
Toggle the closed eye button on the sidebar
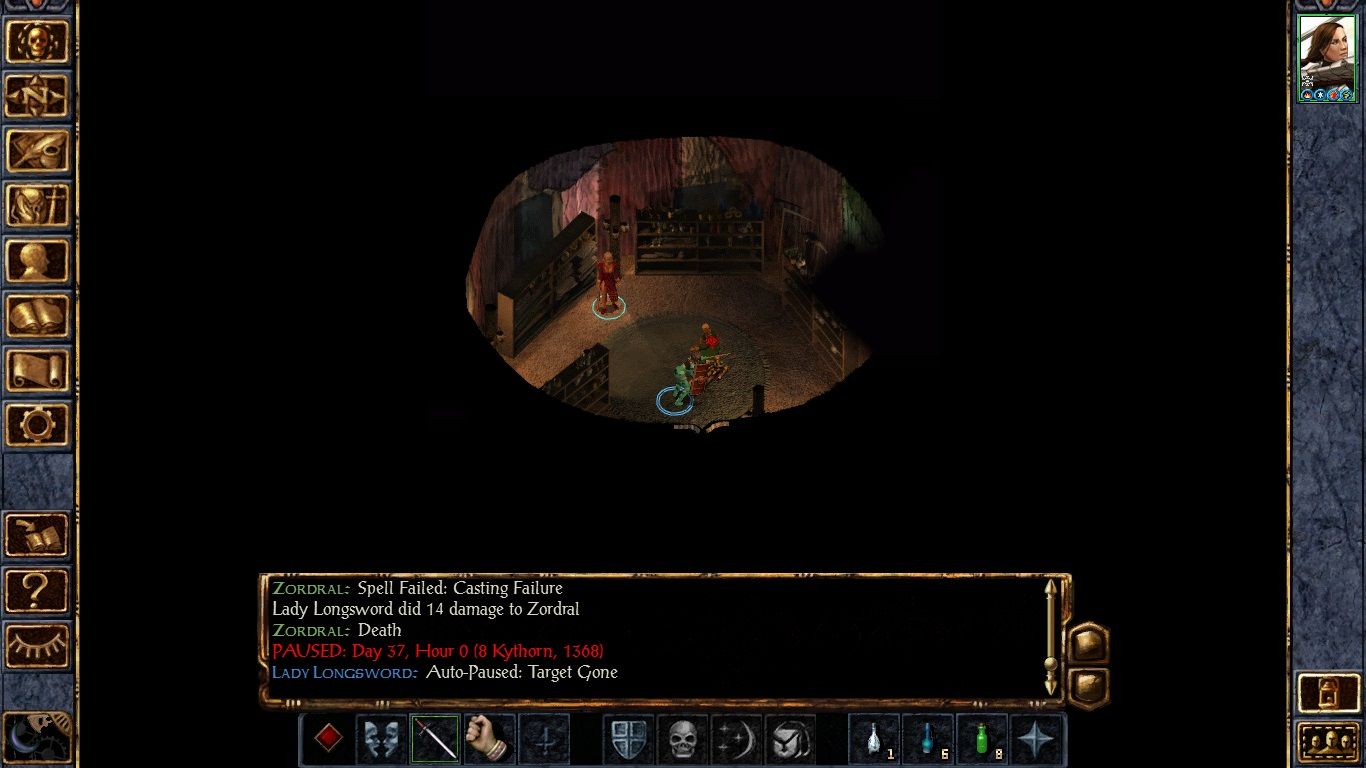[x=38, y=646]
